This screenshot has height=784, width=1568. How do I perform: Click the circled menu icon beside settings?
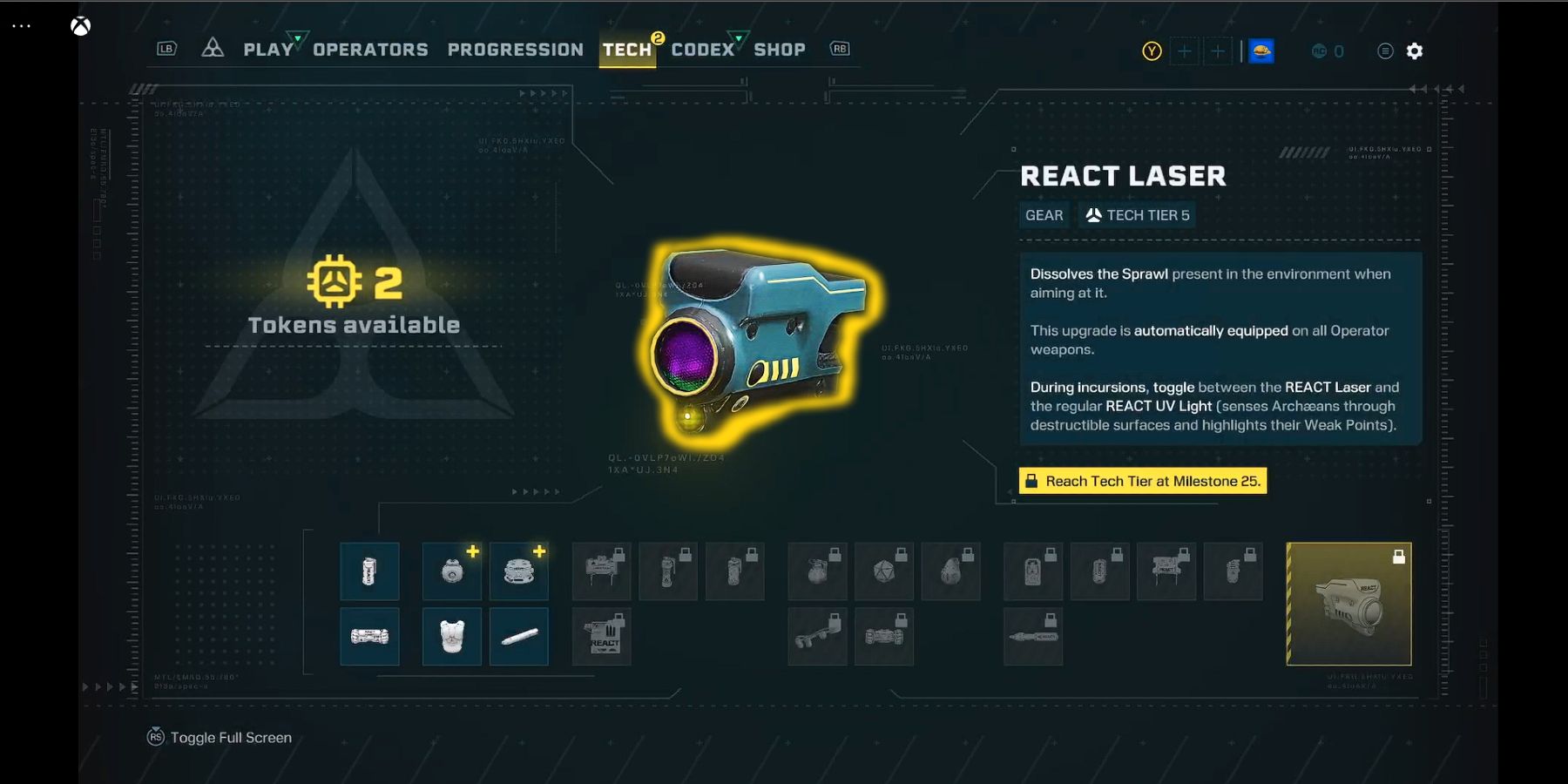point(1384,51)
